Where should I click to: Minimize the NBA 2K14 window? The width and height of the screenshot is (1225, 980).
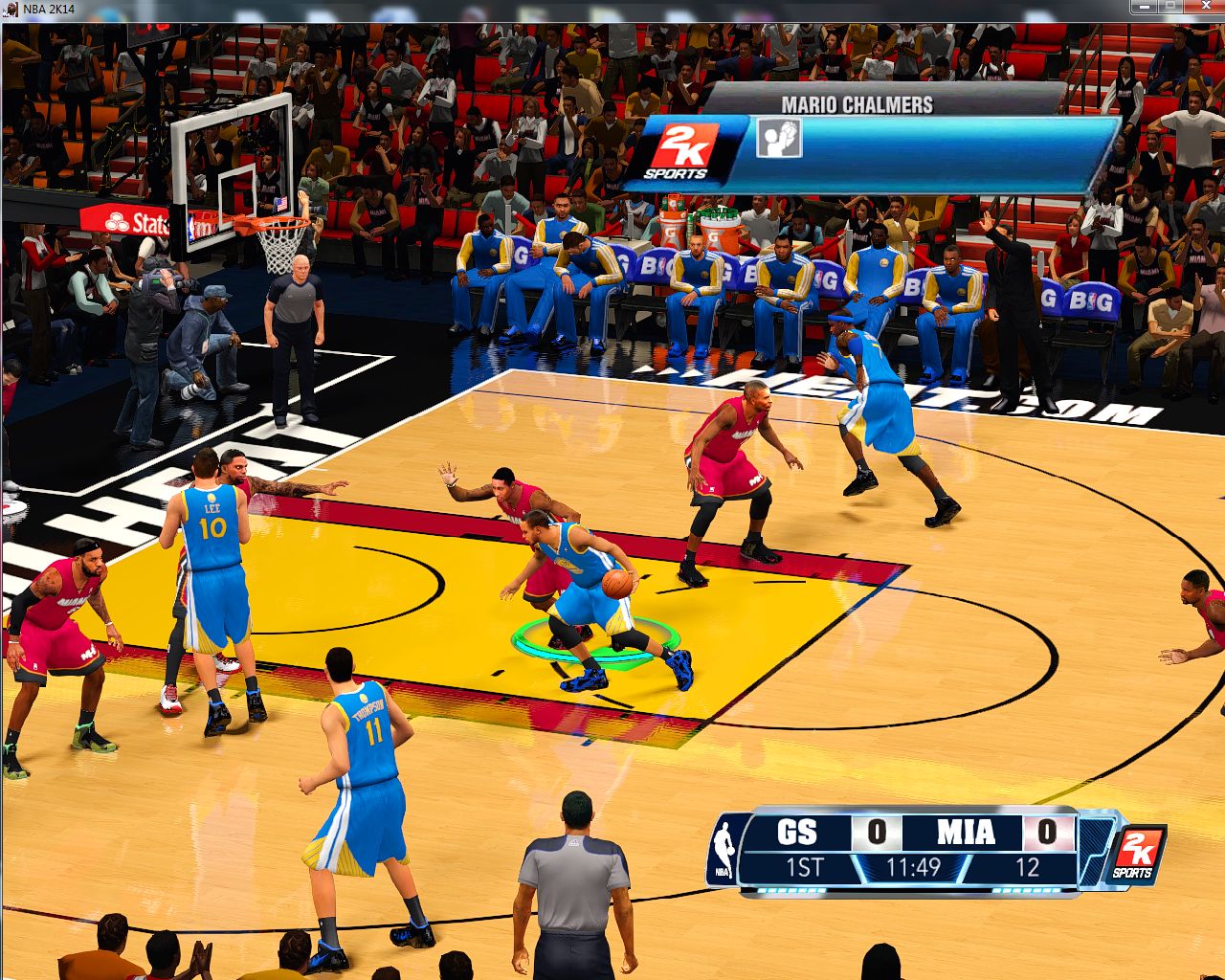point(1144,8)
